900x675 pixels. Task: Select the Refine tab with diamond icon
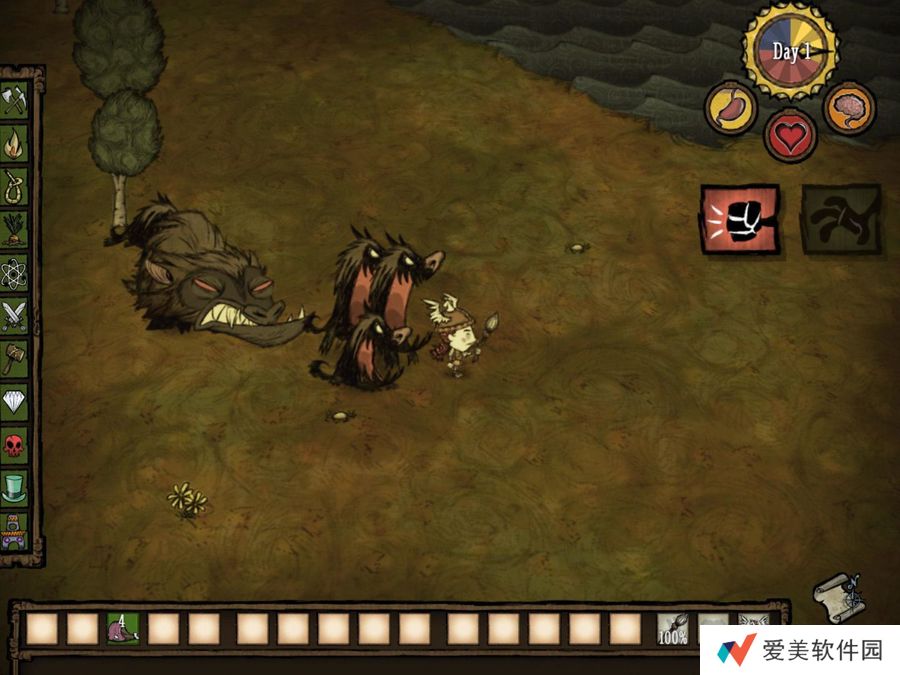[x=15, y=400]
